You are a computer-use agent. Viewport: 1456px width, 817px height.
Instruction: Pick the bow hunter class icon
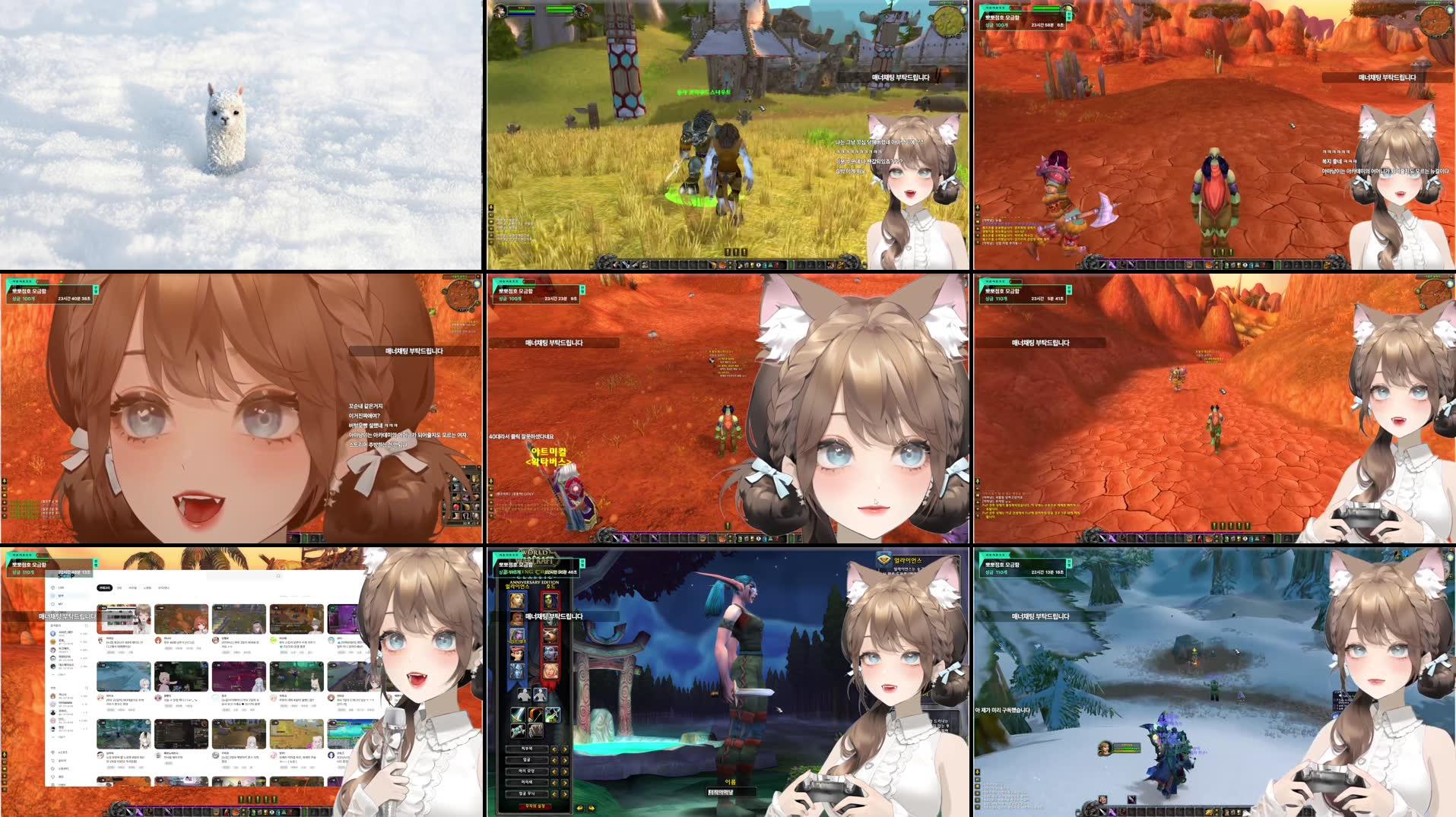pos(553,714)
